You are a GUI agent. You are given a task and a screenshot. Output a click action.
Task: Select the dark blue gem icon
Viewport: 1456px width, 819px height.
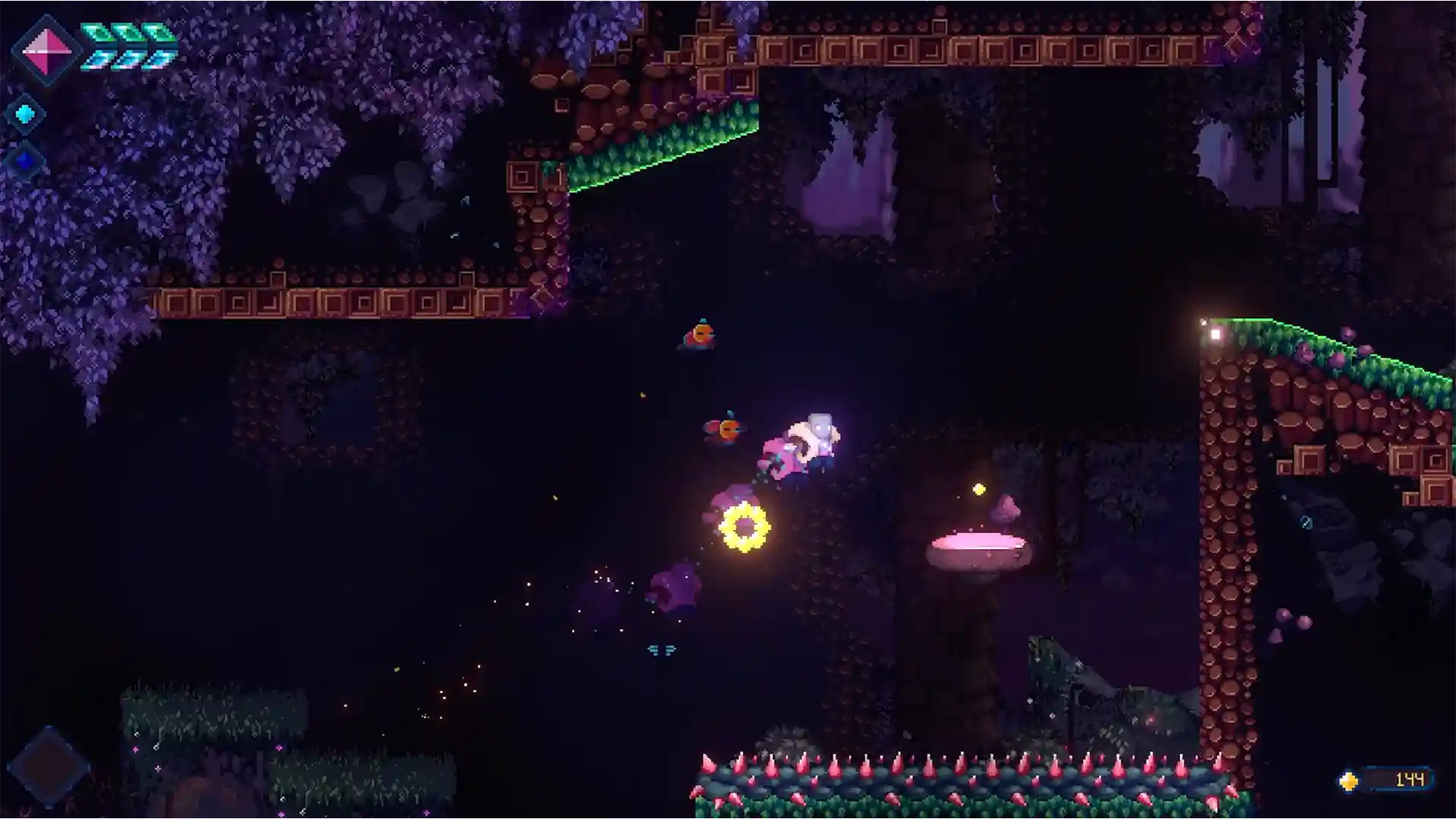pyautogui.click(x=25, y=161)
